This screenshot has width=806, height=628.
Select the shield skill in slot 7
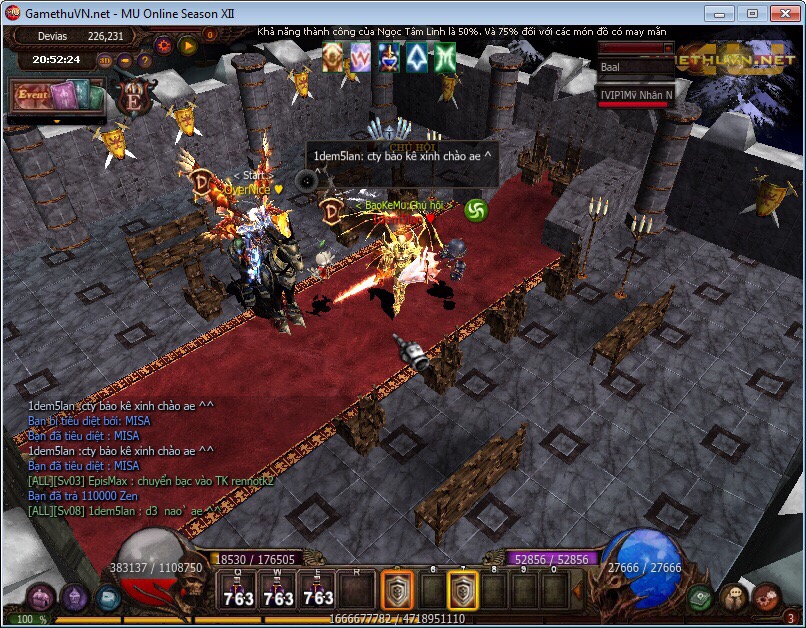click(462, 592)
